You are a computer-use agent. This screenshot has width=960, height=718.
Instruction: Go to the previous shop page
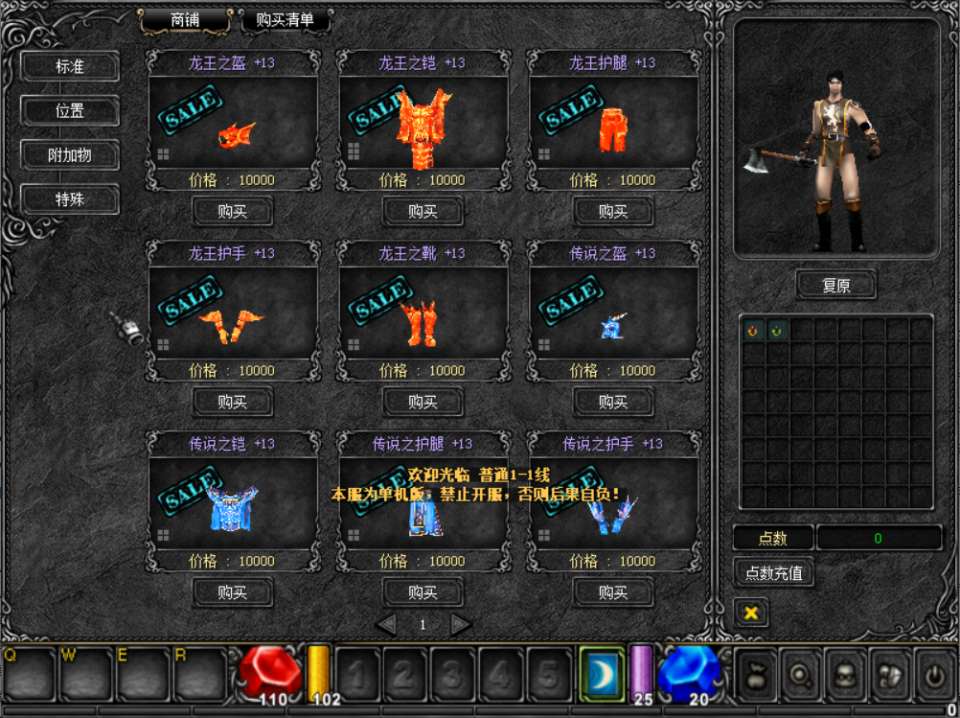pos(386,625)
